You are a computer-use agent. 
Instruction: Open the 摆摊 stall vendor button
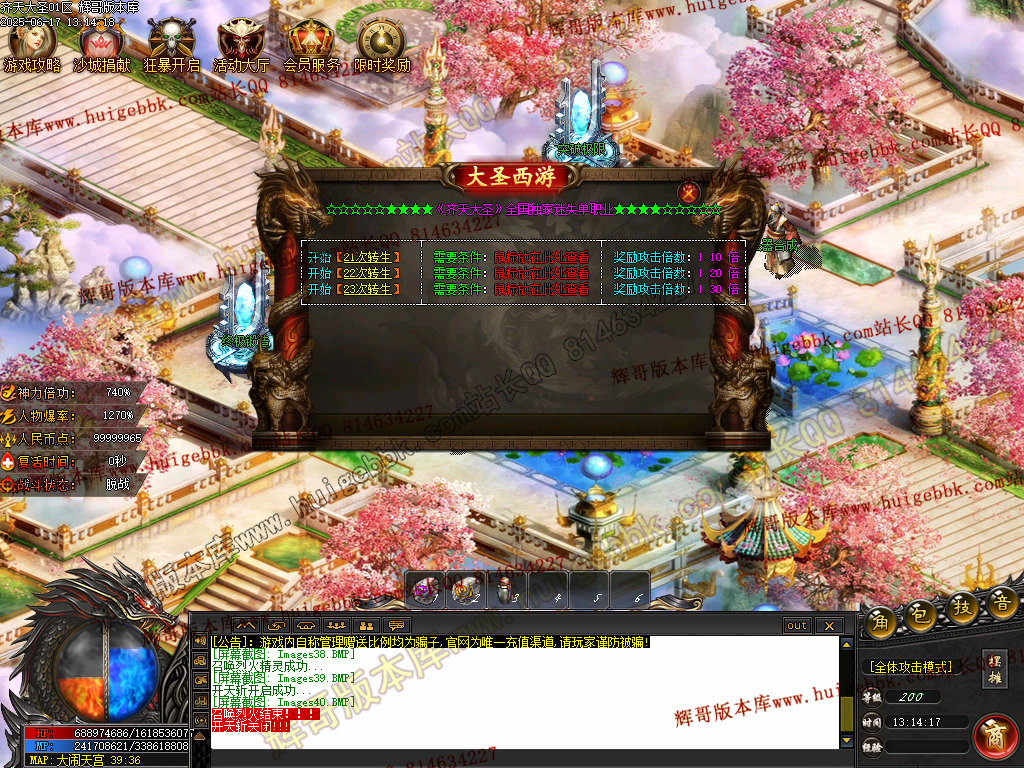point(994,669)
